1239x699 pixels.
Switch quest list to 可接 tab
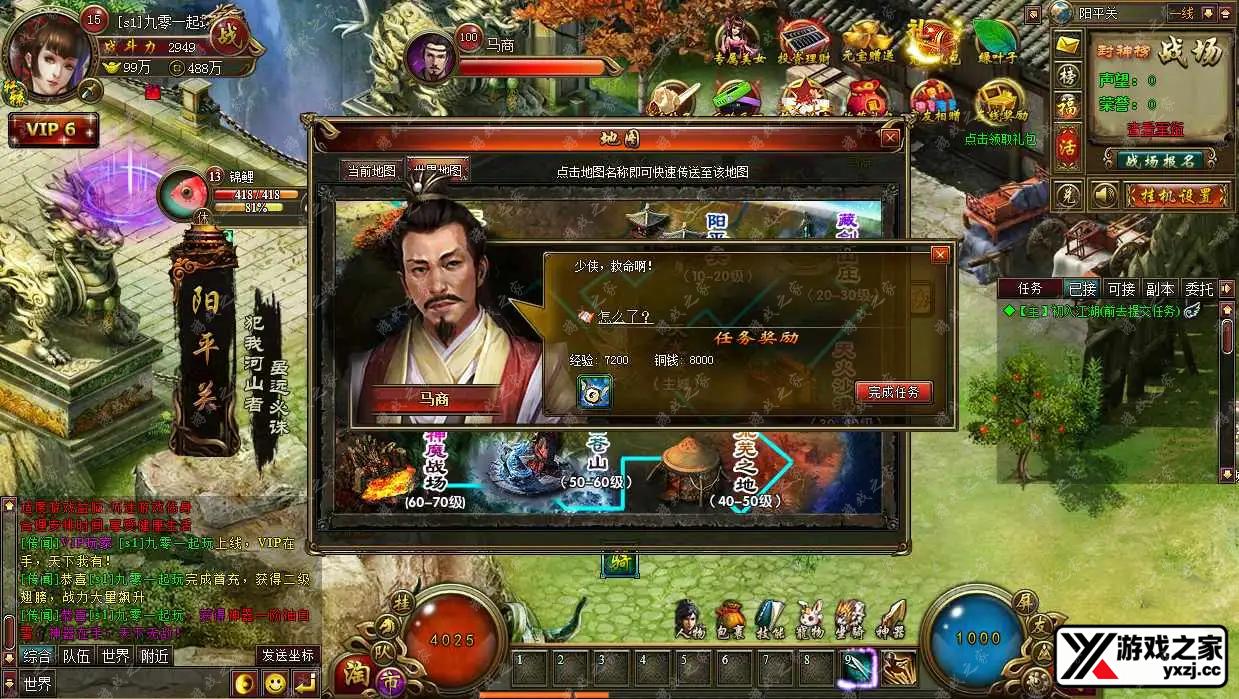tap(1120, 289)
